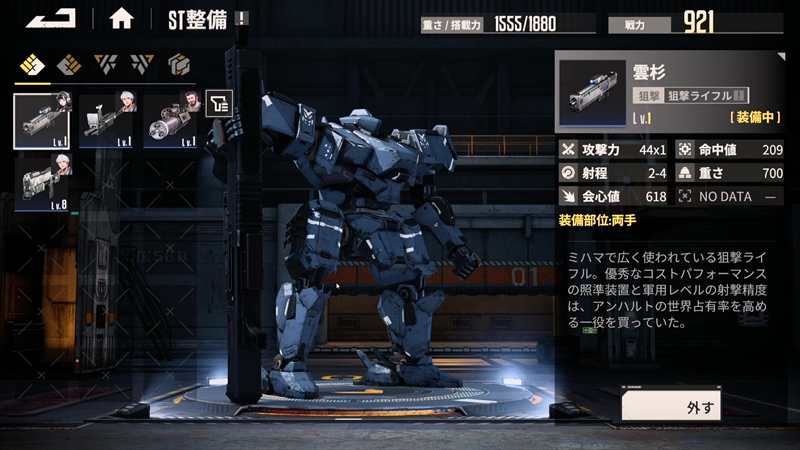800x450 pixels.
Task: Open the ST整備 info exclamation icon
Action: pyautogui.click(x=243, y=18)
